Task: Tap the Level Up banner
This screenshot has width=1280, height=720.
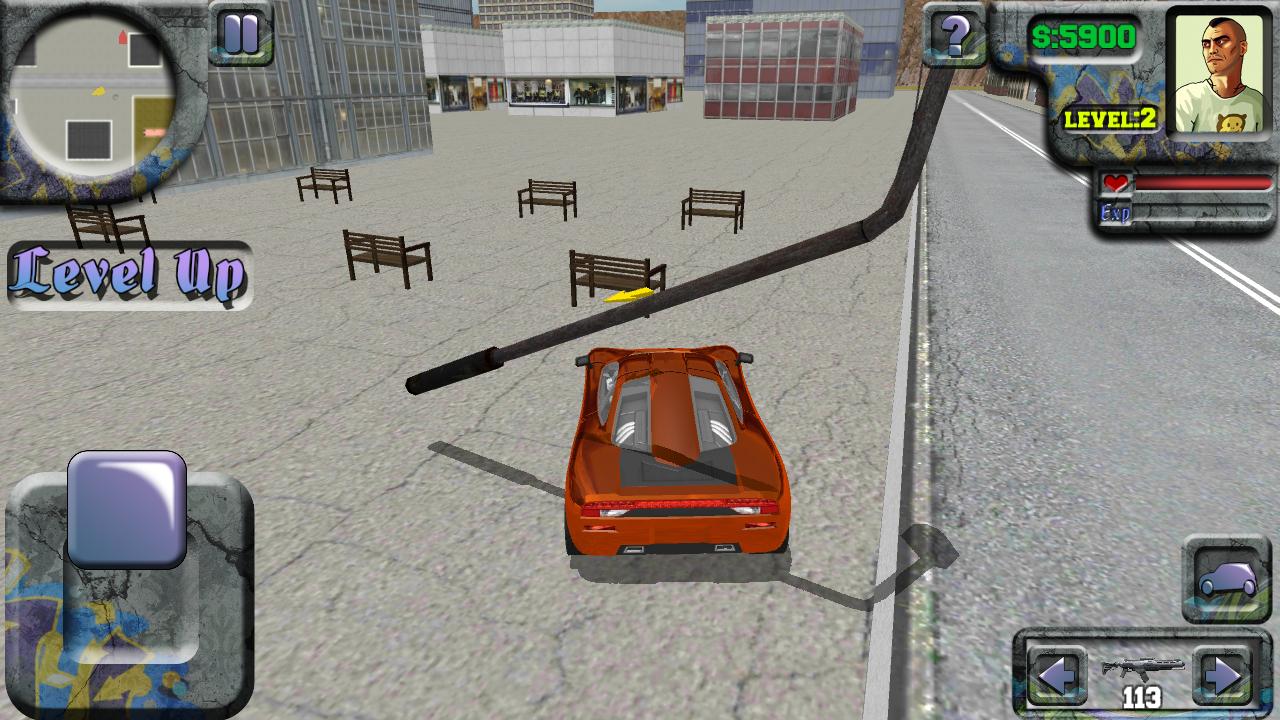Action: (x=128, y=273)
